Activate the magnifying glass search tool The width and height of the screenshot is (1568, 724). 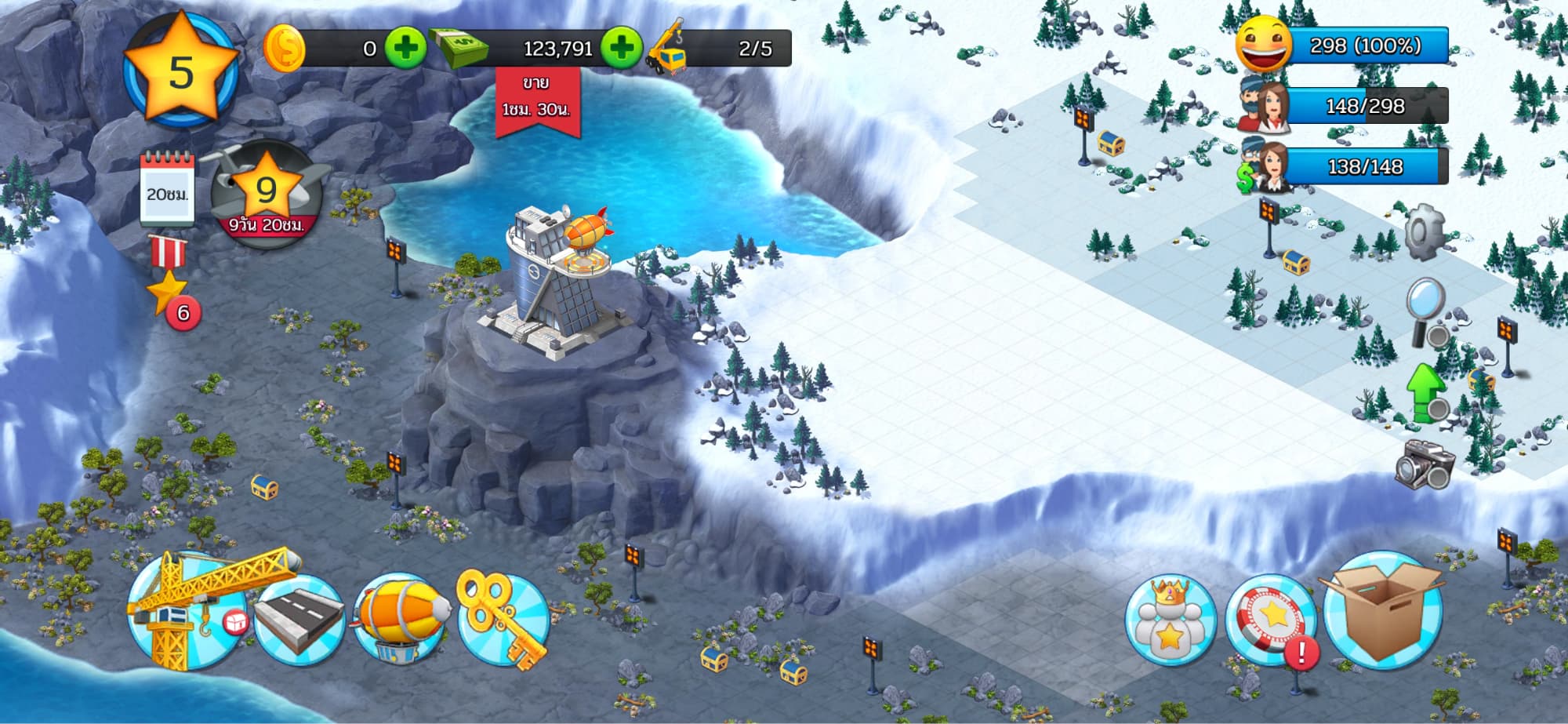click(x=1428, y=312)
